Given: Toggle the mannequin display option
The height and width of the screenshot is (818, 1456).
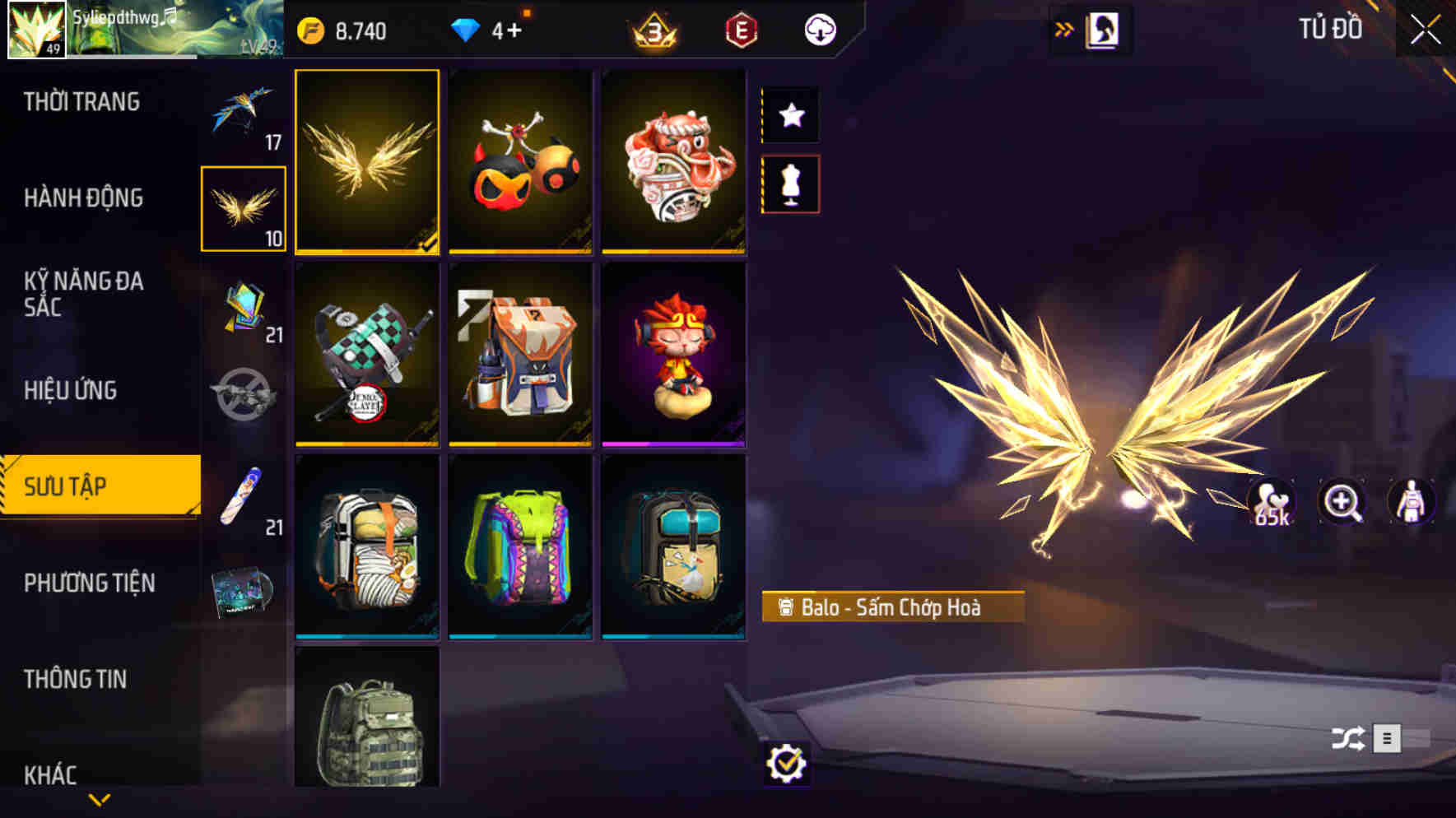Looking at the screenshot, I should pos(792,184).
